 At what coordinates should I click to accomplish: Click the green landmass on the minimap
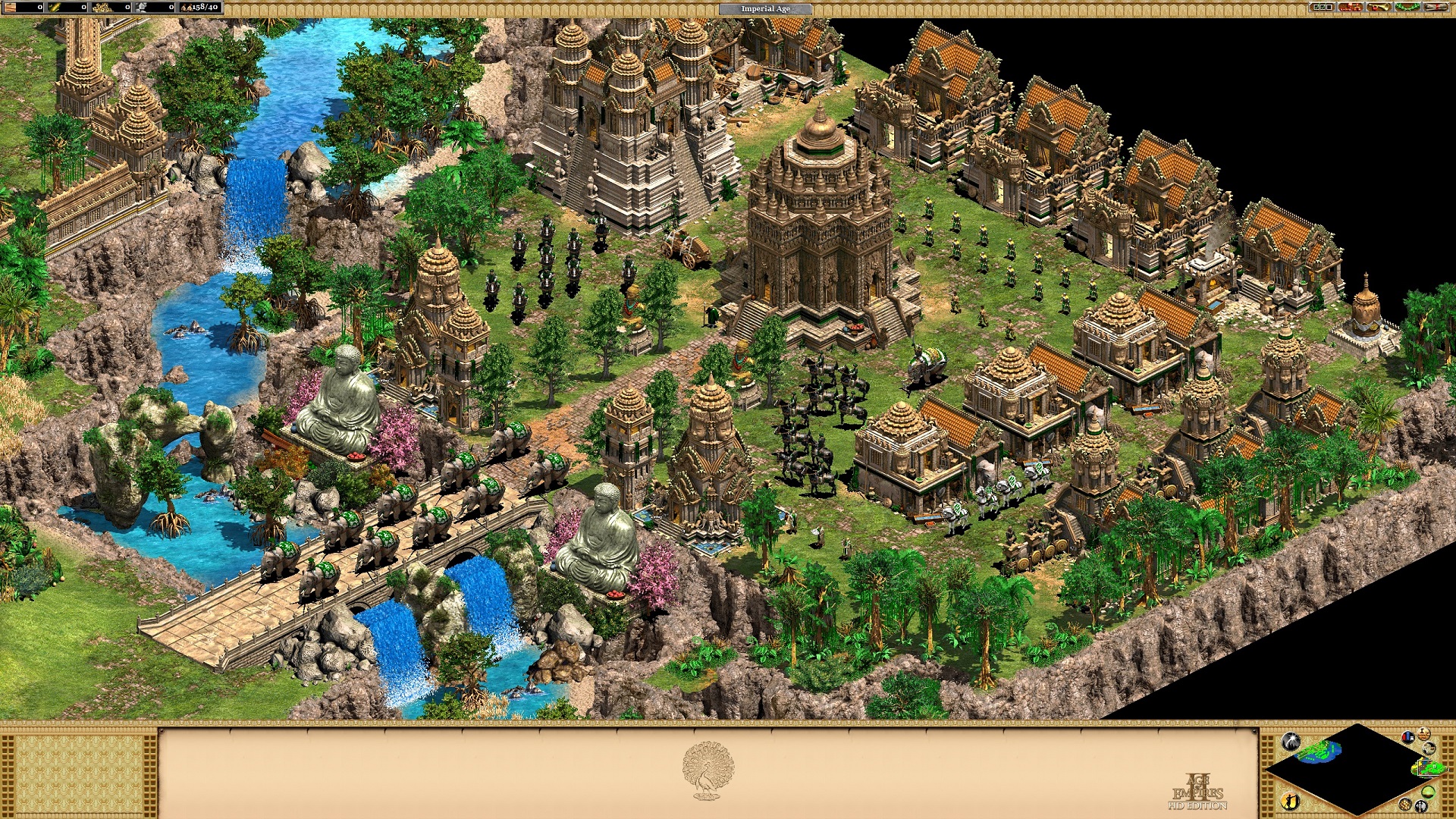1316,751
